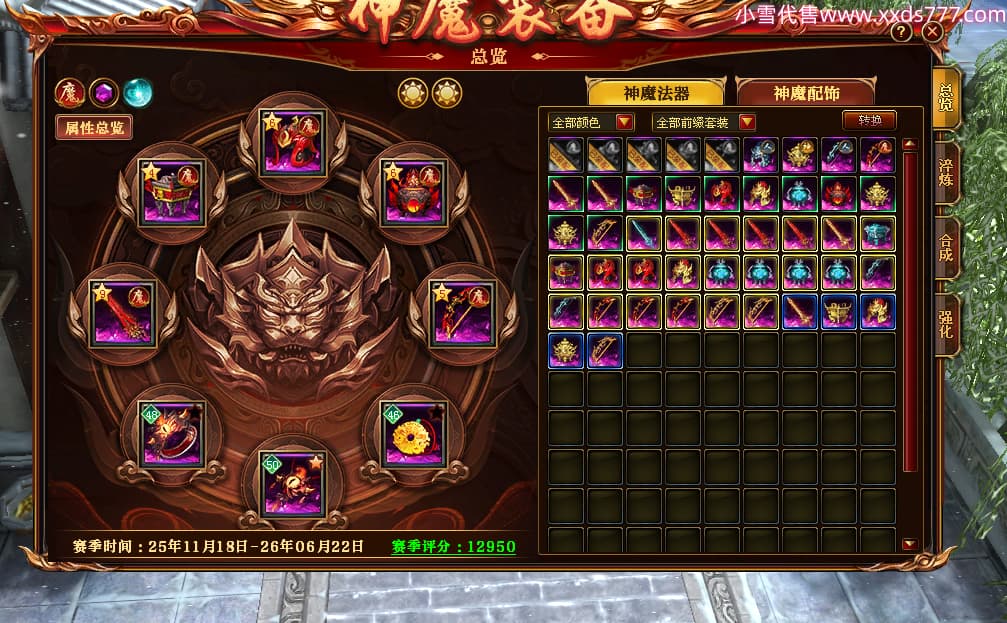Click the round red 魔 icon
This screenshot has width=1007, height=623.
(x=69, y=93)
